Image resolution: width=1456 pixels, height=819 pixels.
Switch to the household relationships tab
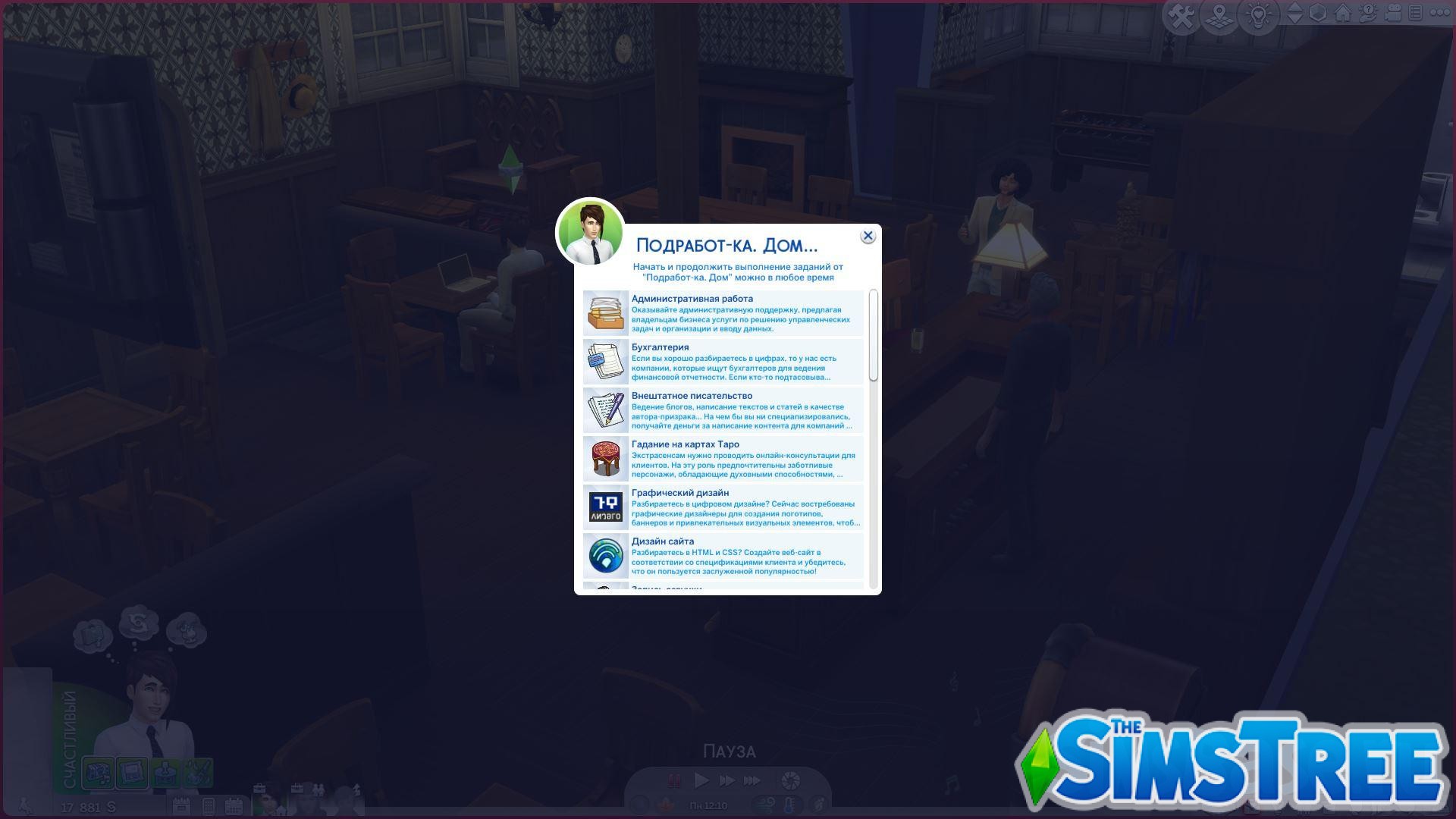click(x=318, y=790)
